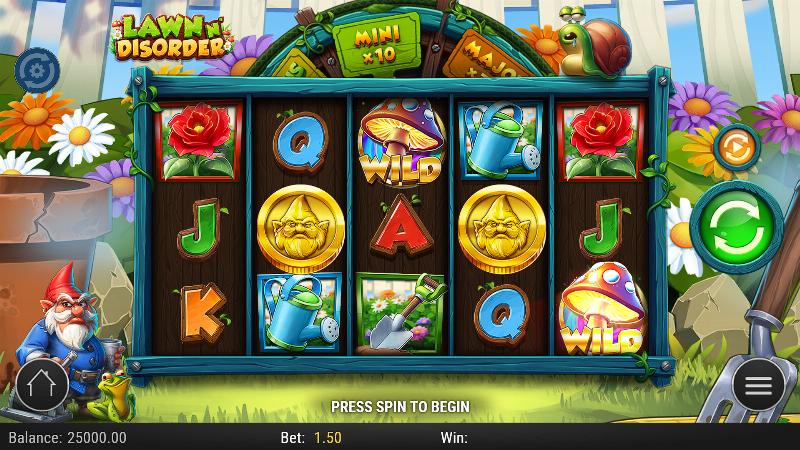Change the bet amount of 1.50
Viewport: 800px width, 450px height.
point(327,438)
